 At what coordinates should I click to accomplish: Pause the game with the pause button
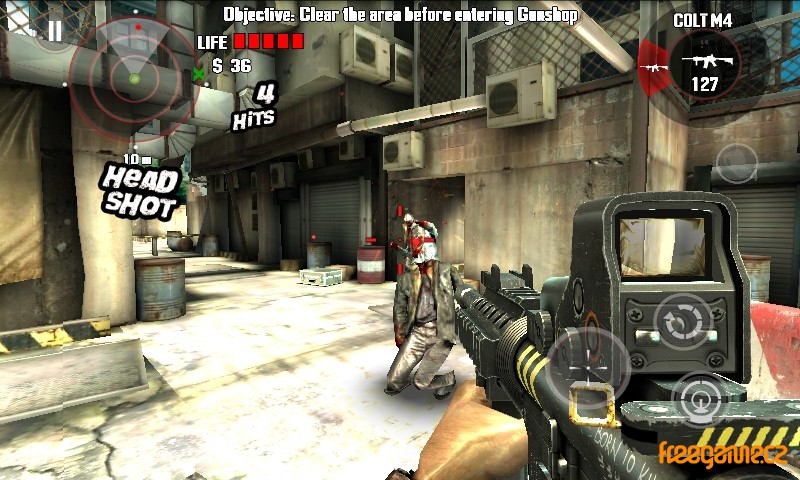point(54,31)
